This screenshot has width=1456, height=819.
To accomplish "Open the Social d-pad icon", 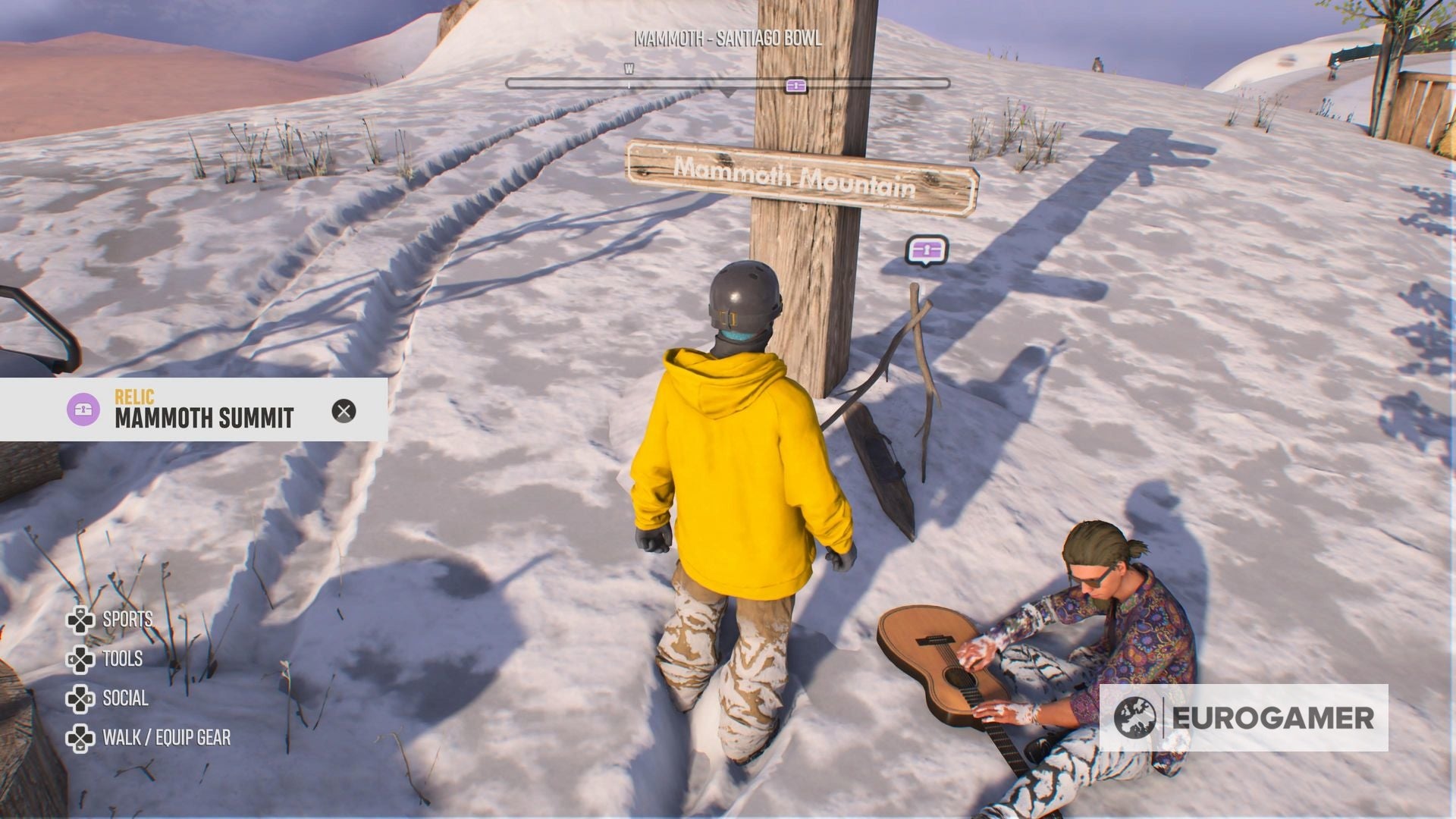I will pyautogui.click(x=80, y=698).
